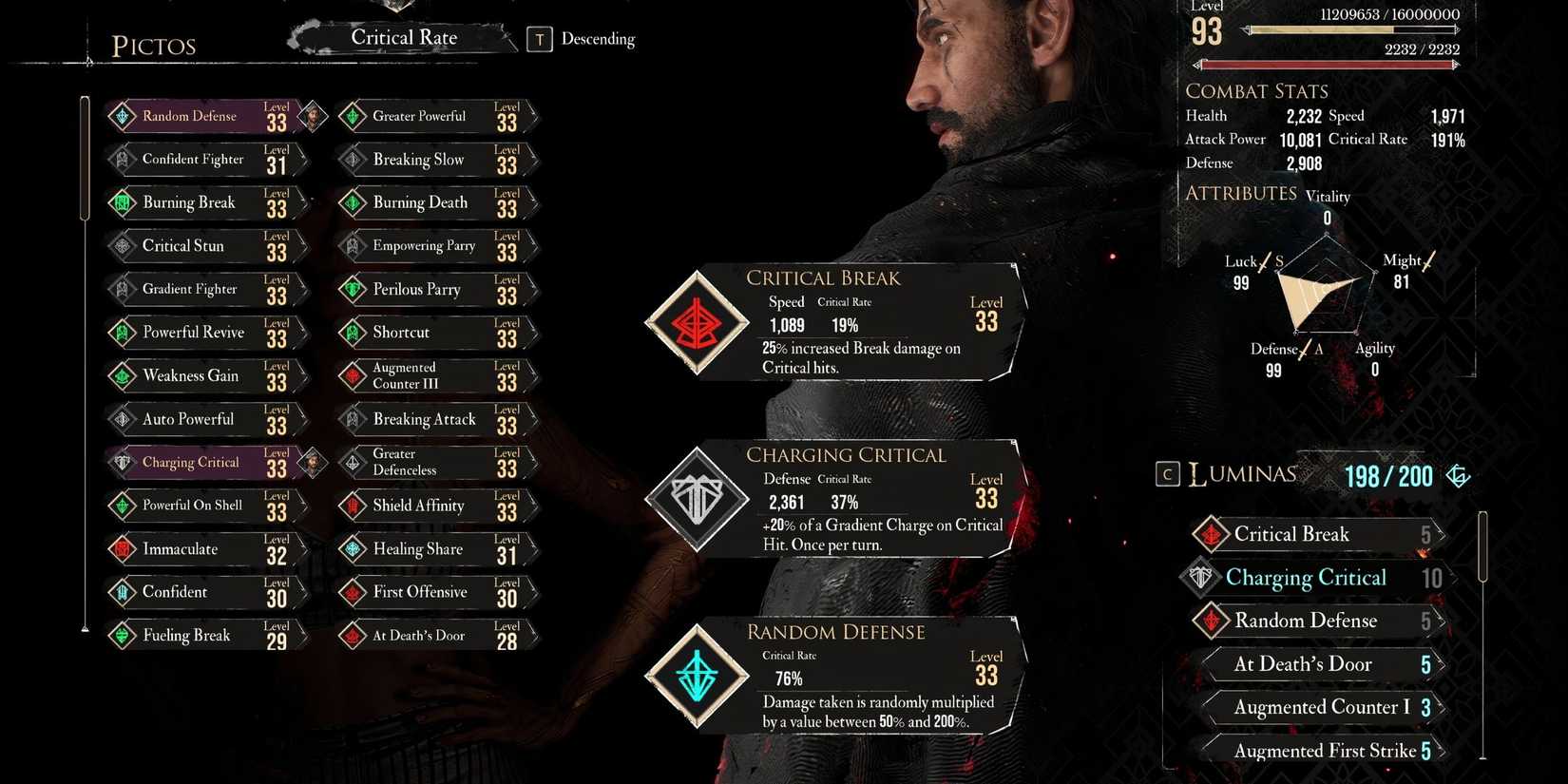Select the Shield Affinity picto icon
Image resolution: width=1568 pixels, height=784 pixels.
[x=352, y=506]
